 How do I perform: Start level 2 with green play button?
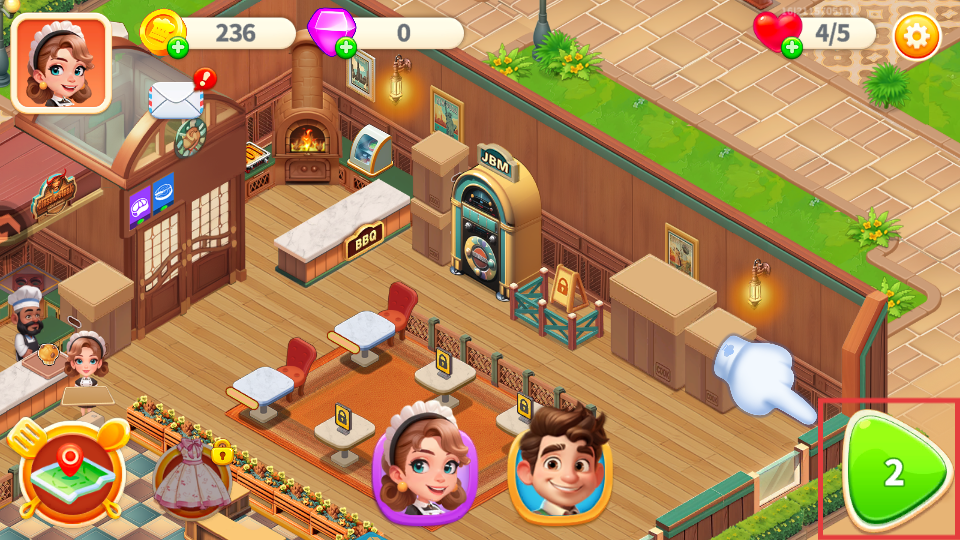click(892, 472)
